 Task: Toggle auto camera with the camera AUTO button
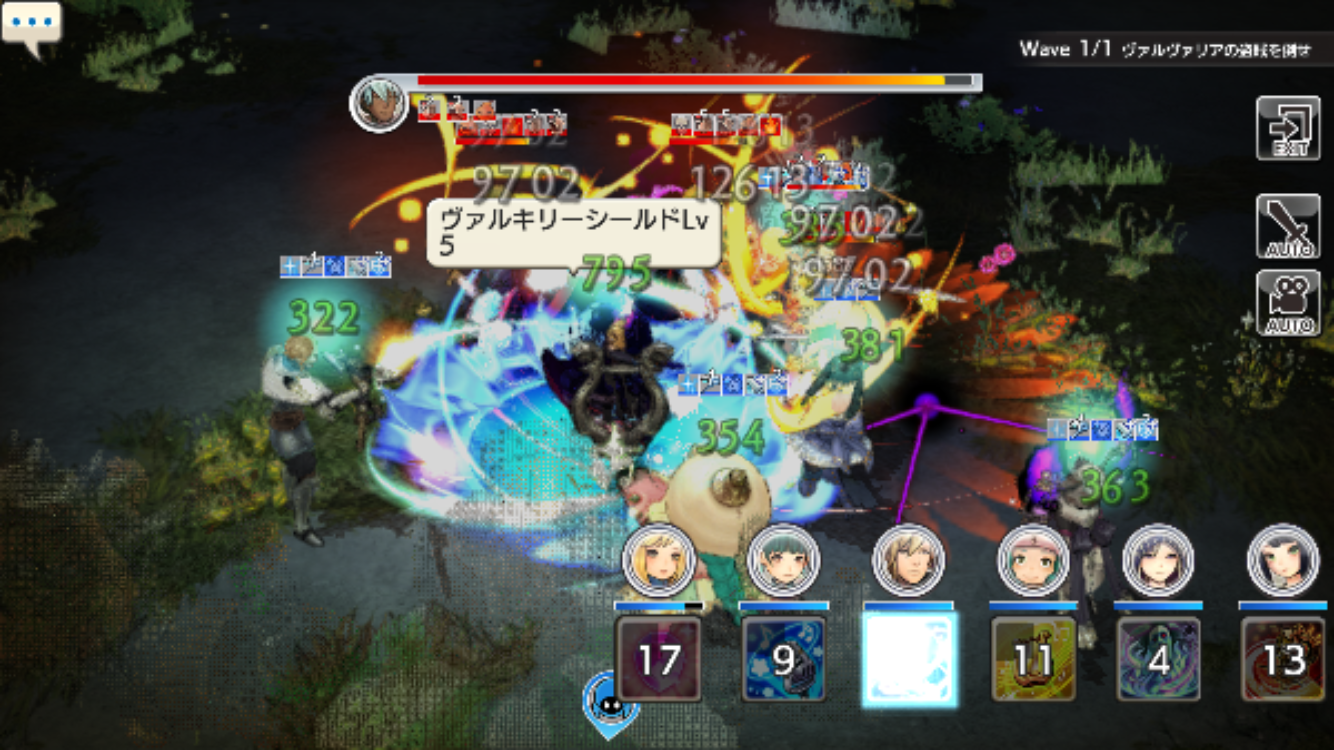tap(1288, 302)
